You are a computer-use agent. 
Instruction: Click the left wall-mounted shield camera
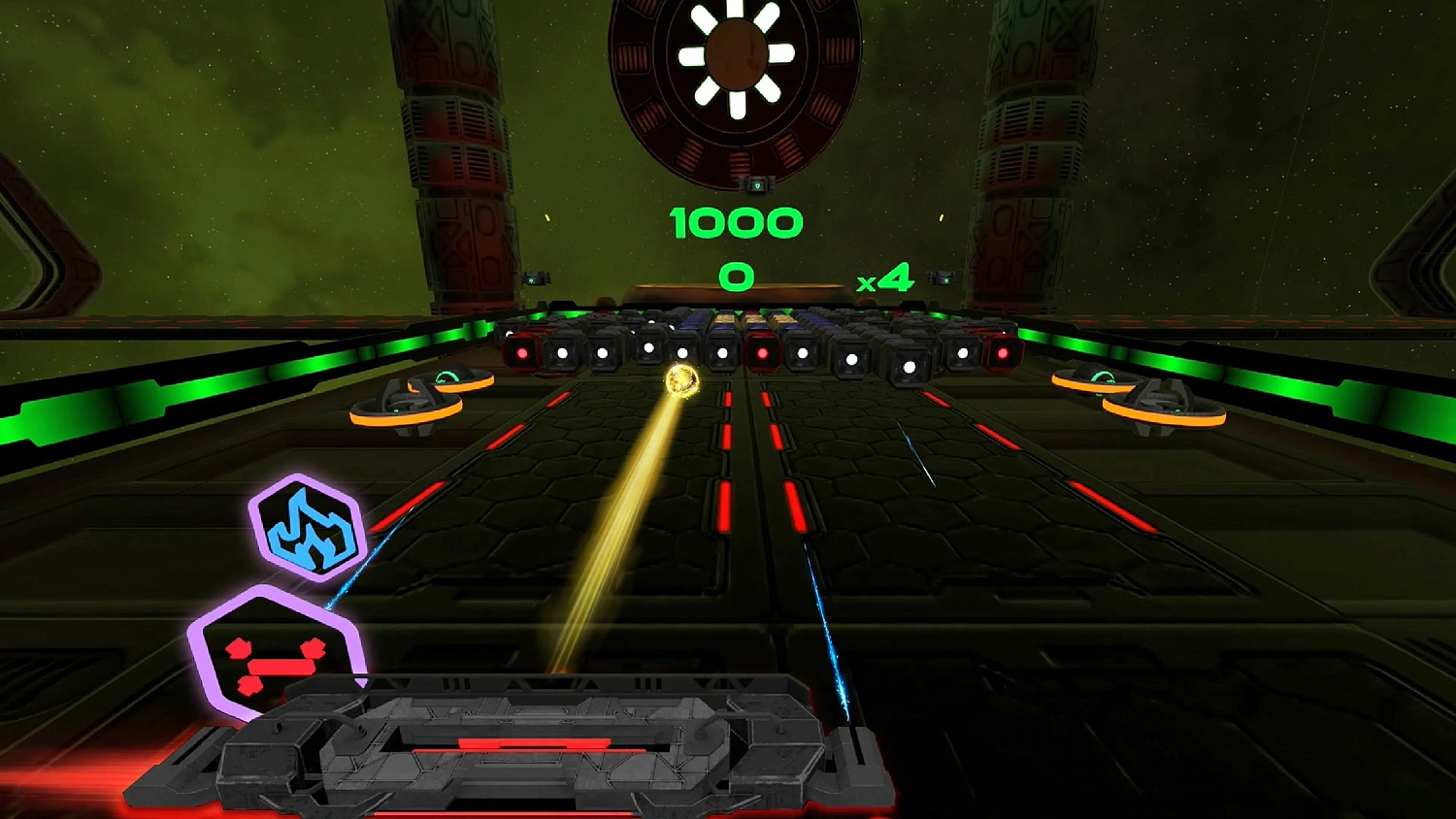(534, 277)
